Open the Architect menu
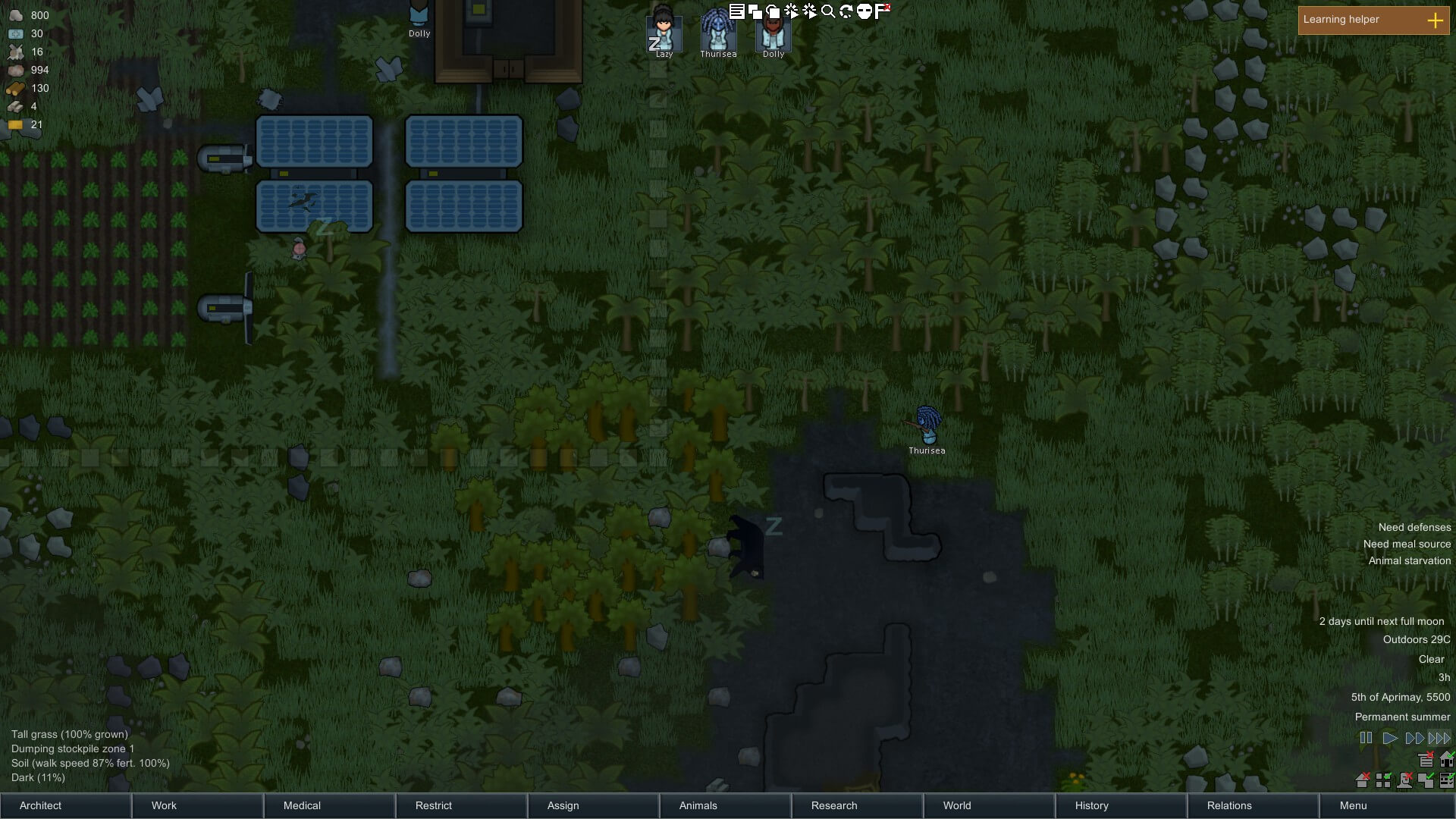Screen dimensions: 1456x819 pos(41,805)
